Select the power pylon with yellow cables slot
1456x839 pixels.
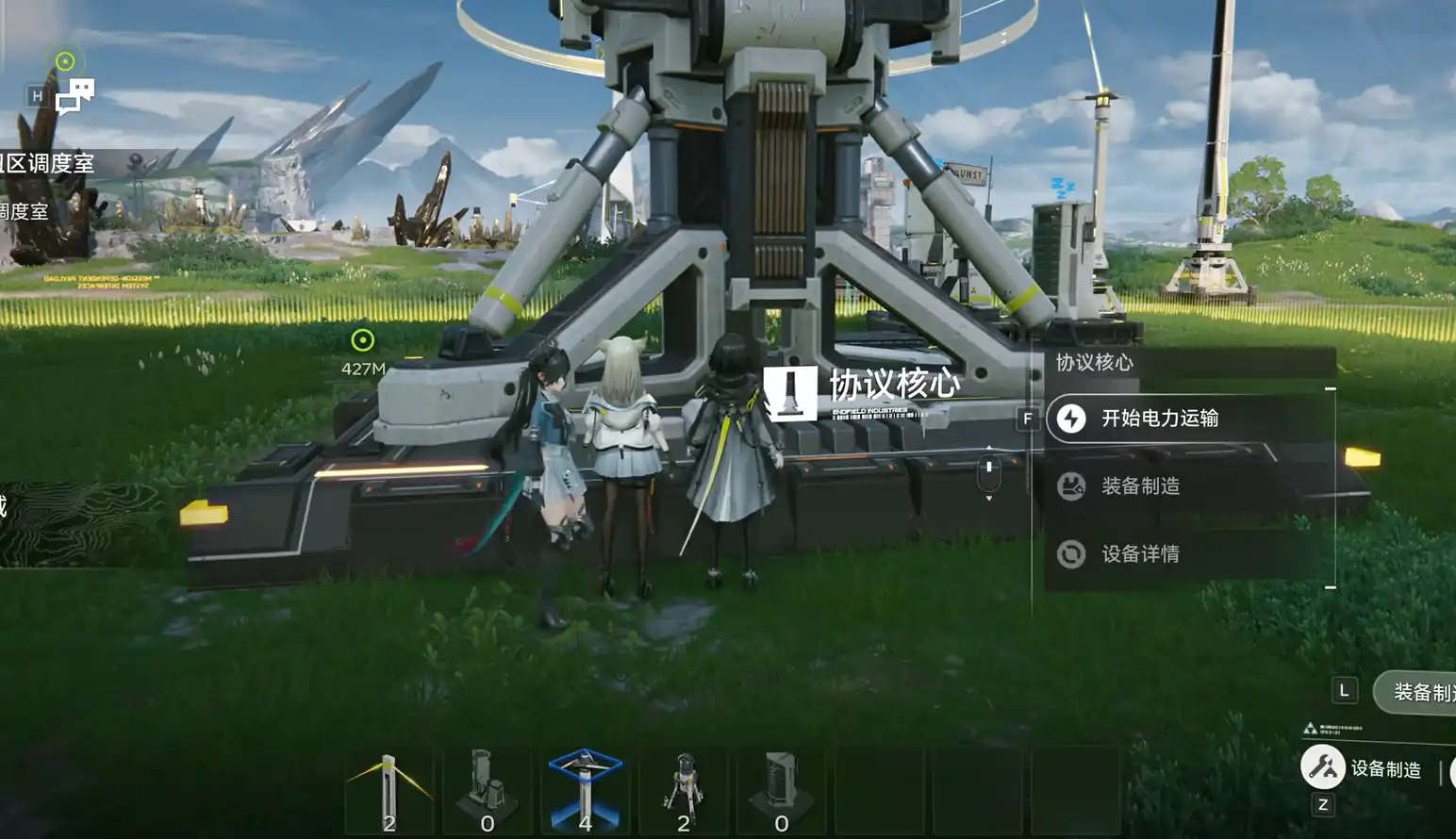pos(389,790)
